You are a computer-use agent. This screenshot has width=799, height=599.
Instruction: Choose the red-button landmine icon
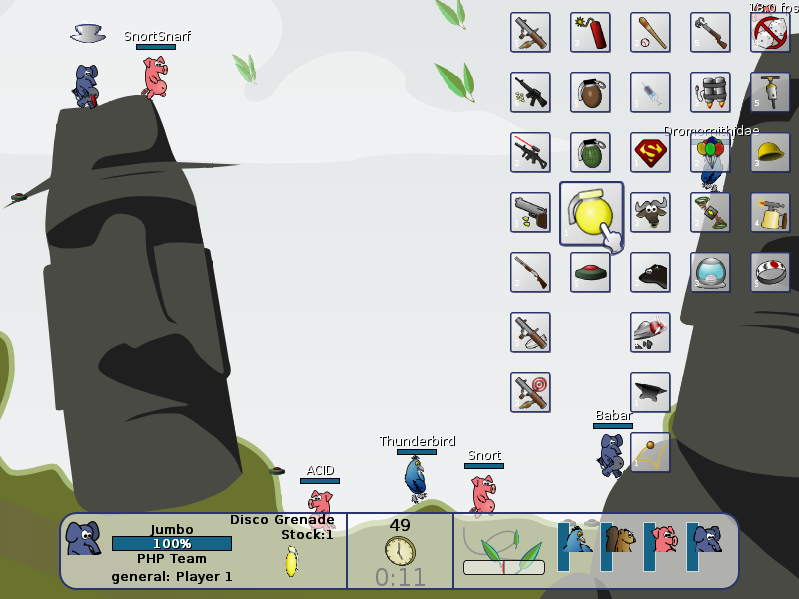pyautogui.click(x=590, y=272)
